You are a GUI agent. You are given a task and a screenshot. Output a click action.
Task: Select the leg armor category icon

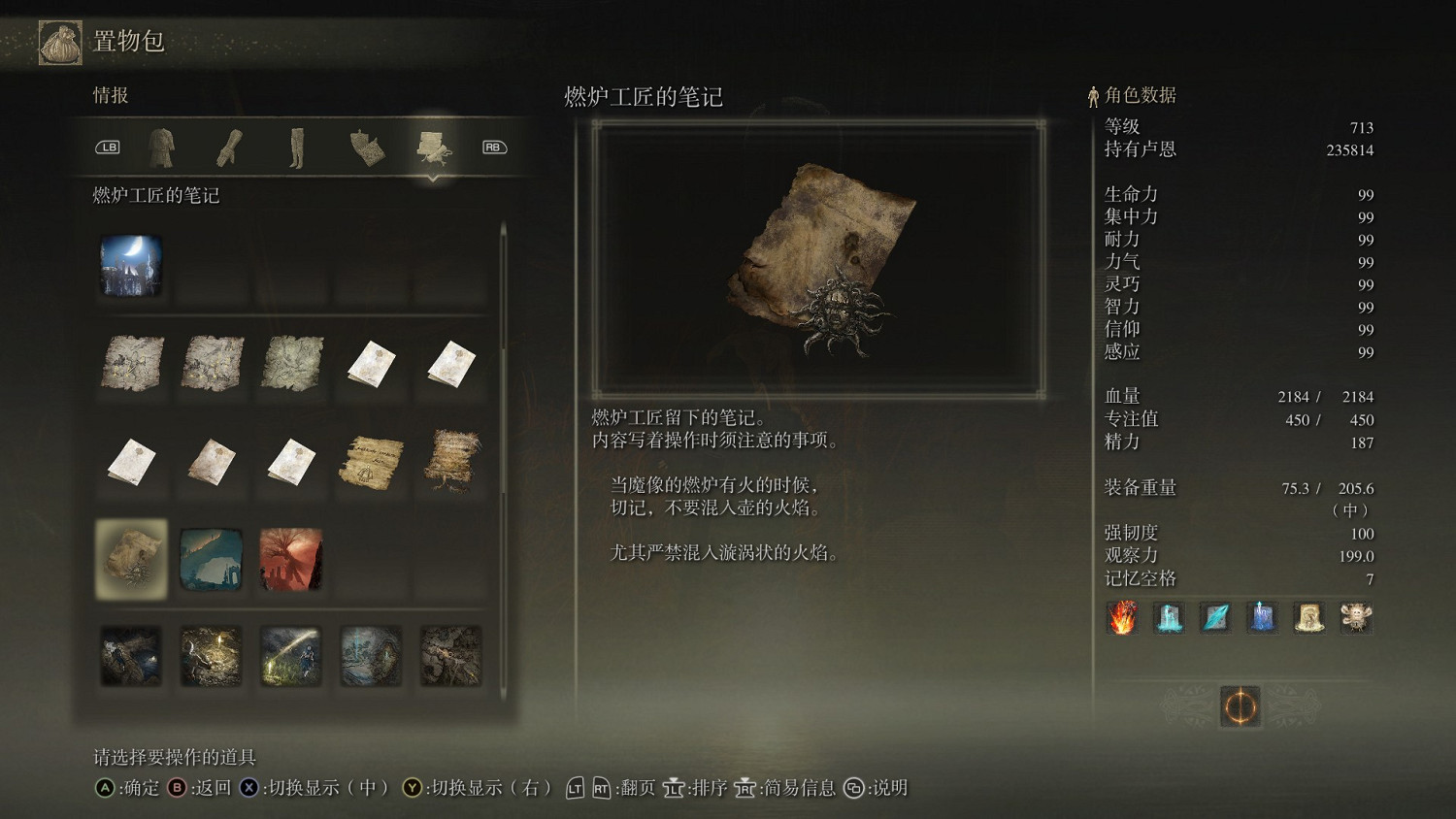pyautogui.click(x=298, y=146)
